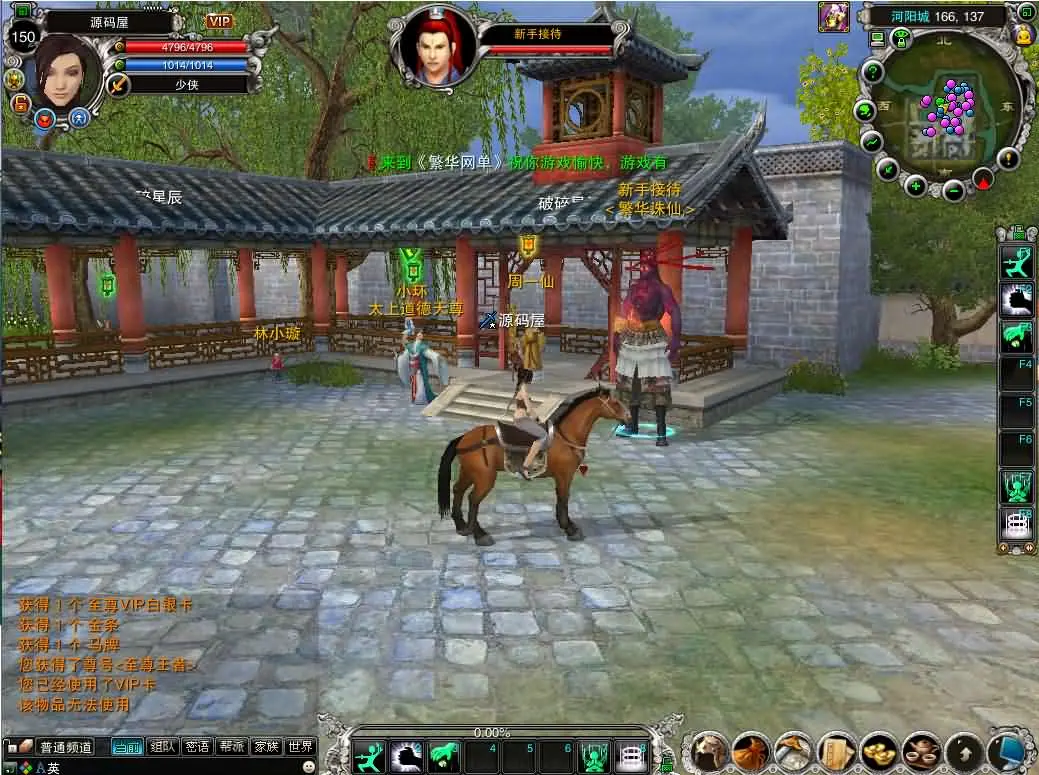Zoom in the minimap with the plus button
The height and width of the screenshot is (775, 1039).
tap(916, 185)
